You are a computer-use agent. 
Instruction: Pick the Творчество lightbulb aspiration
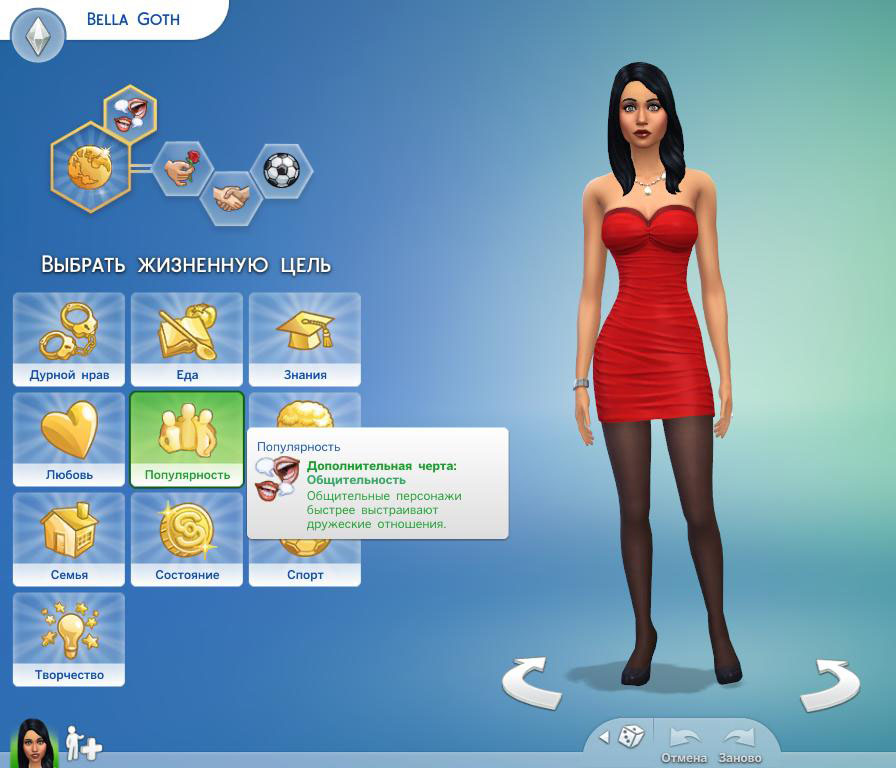click(69, 639)
